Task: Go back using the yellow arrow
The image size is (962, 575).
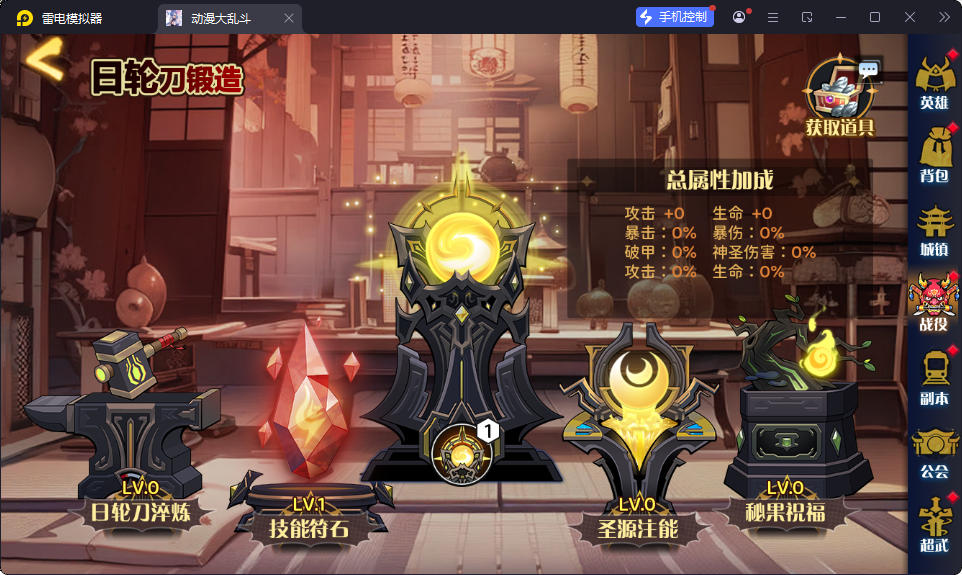Action: tap(45, 62)
